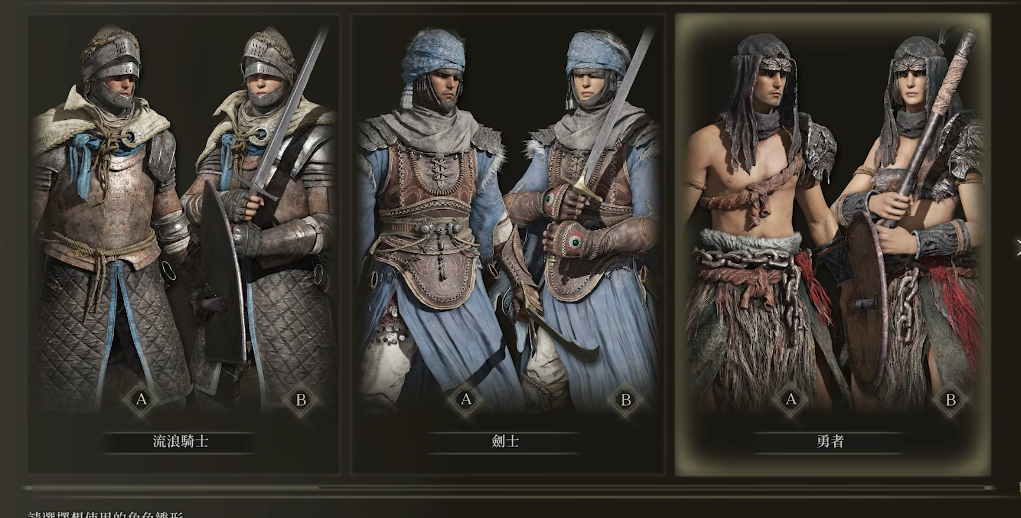Choose the 劍士 class card
The width and height of the screenshot is (1021, 518).
click(508, 240)
